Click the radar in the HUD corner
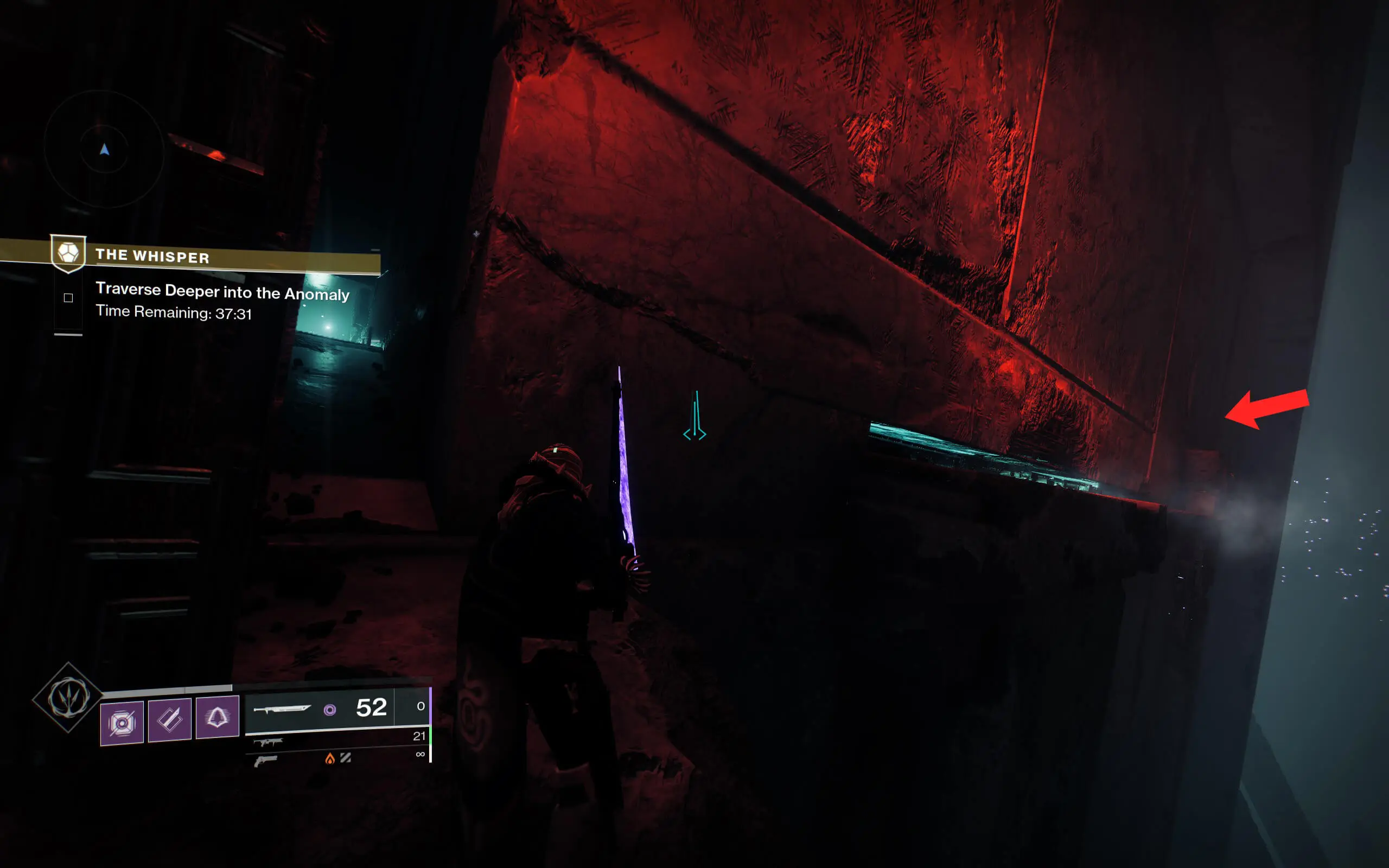1389x868 pixels. pyautogui.click(x=104, y=150)
